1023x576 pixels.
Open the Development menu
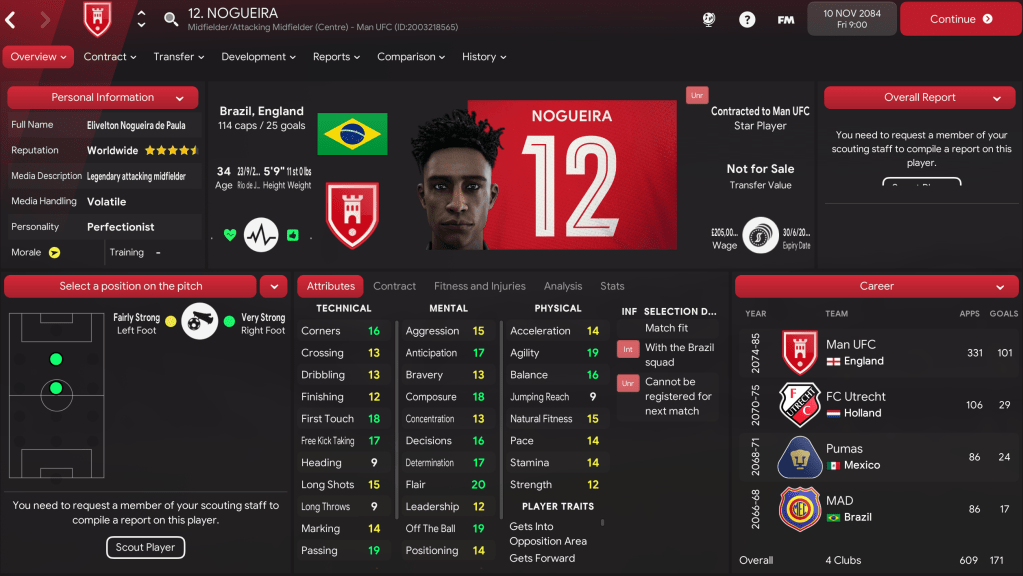pyautogui.click(x=259, y=57)
